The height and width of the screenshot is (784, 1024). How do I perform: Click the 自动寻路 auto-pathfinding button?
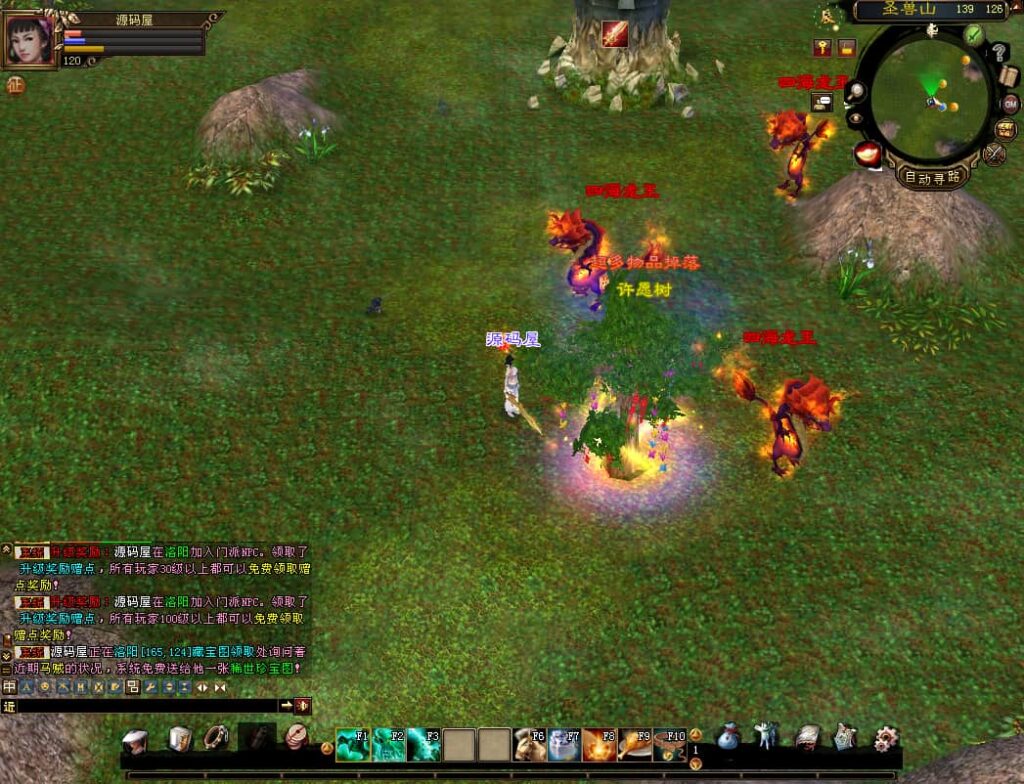pyautogui.click(x=931, y=177)
